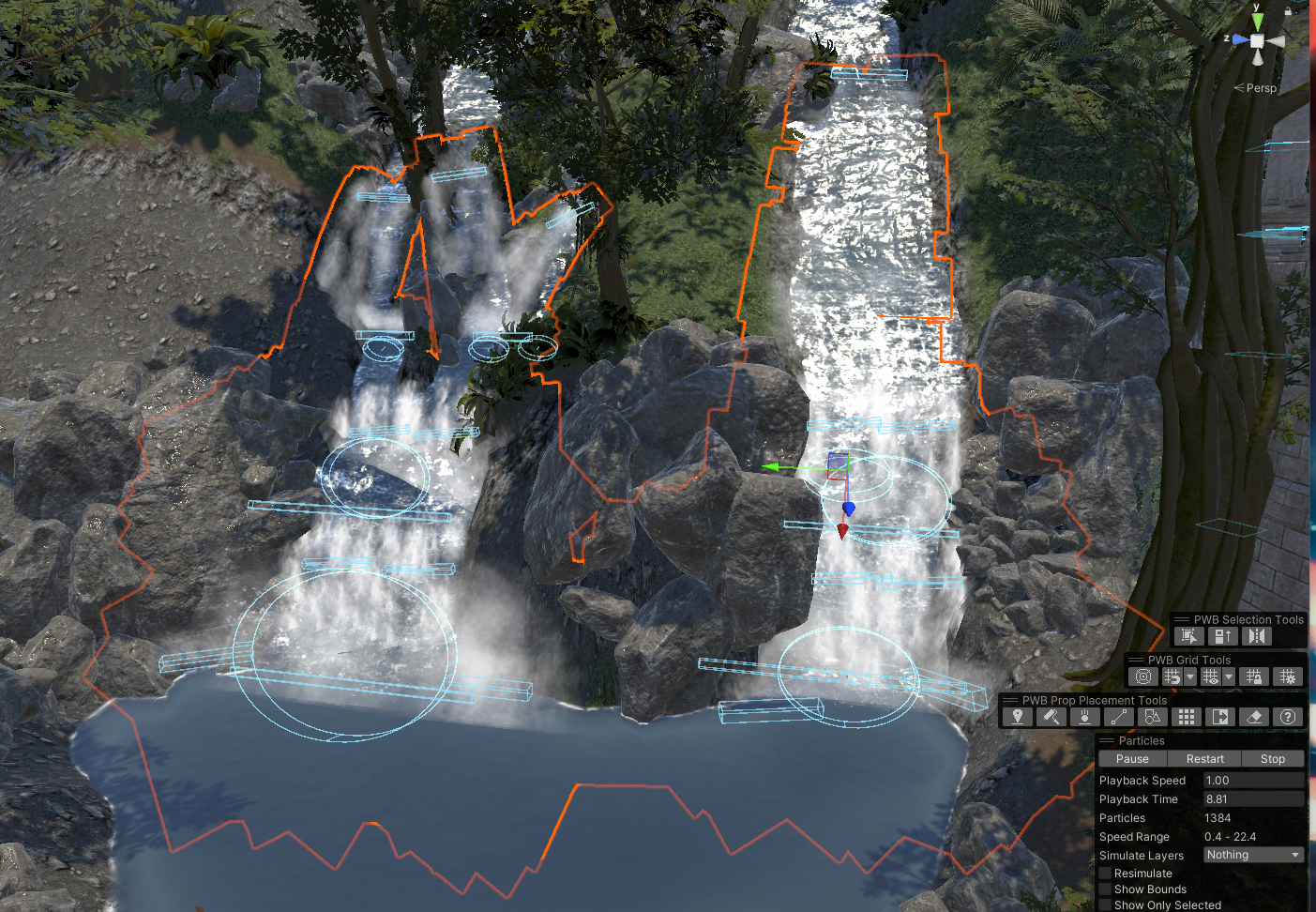
Task: Select the Line tool in Prop Placement Tools
Action: (x=1118, y=716)
